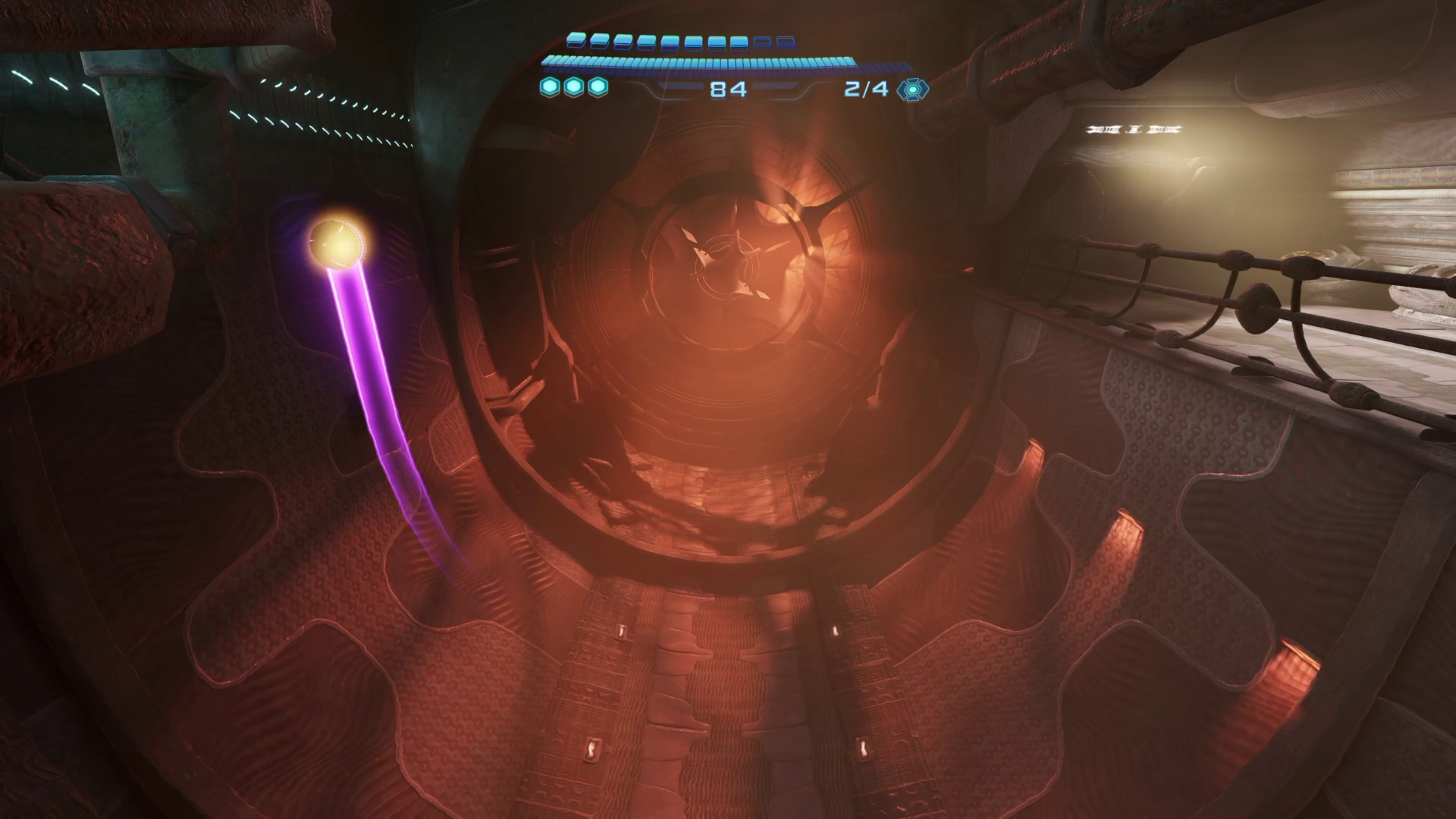The image size is (1456, 819).
Task: Select the bomb icon beside the 2/4 counter
Action: click(x=912, y=89)
